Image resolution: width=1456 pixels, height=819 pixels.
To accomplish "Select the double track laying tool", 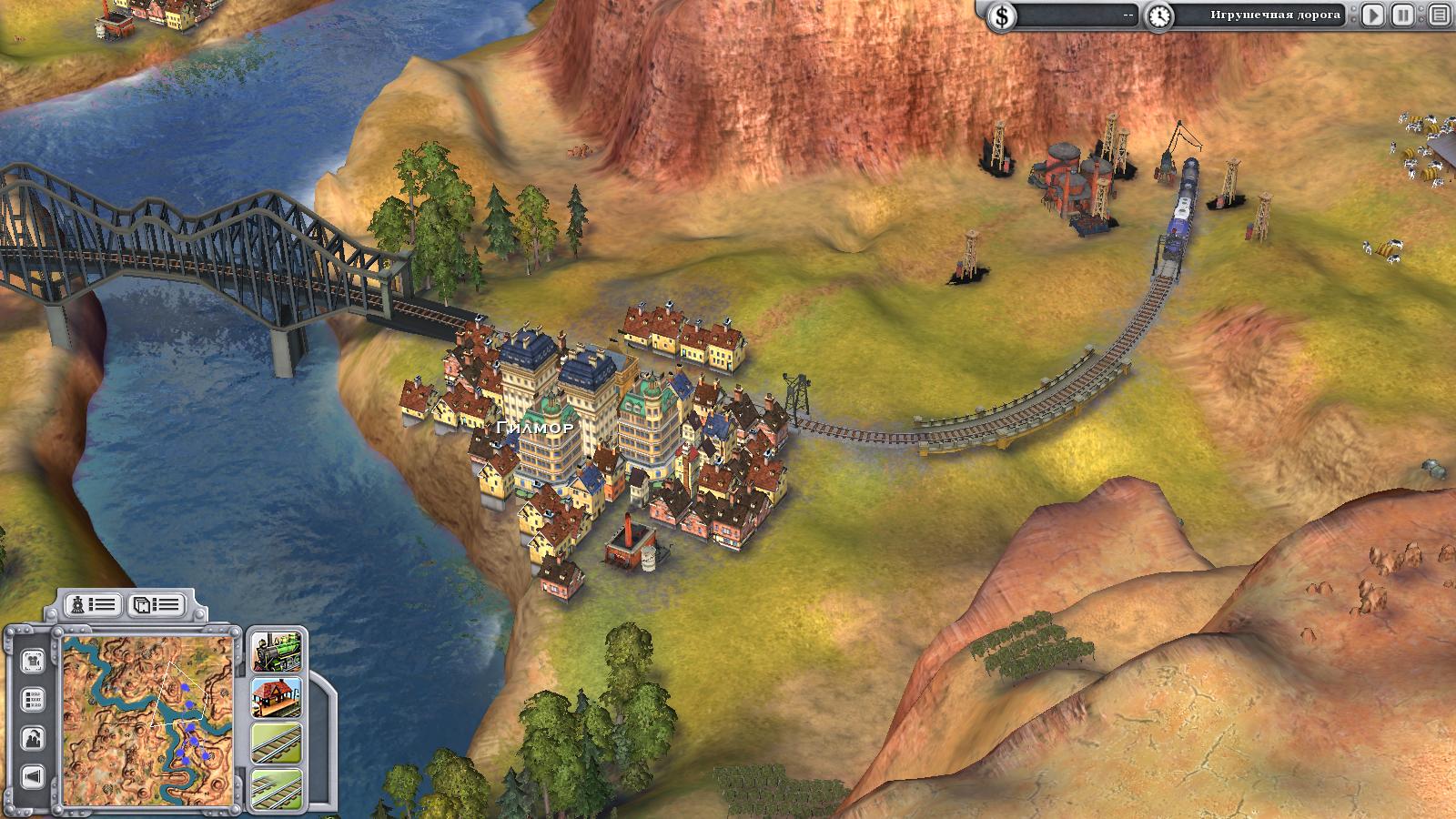I will [x=275, y=786].
